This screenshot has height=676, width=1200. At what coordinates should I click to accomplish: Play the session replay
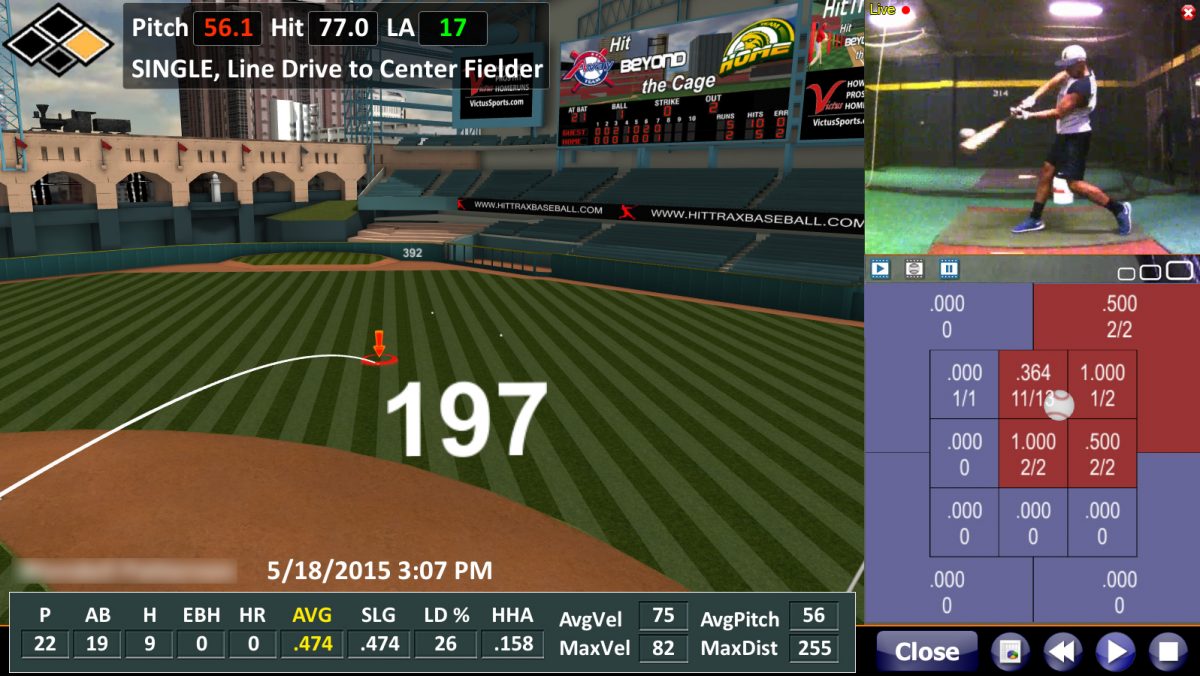[1114, 652]
